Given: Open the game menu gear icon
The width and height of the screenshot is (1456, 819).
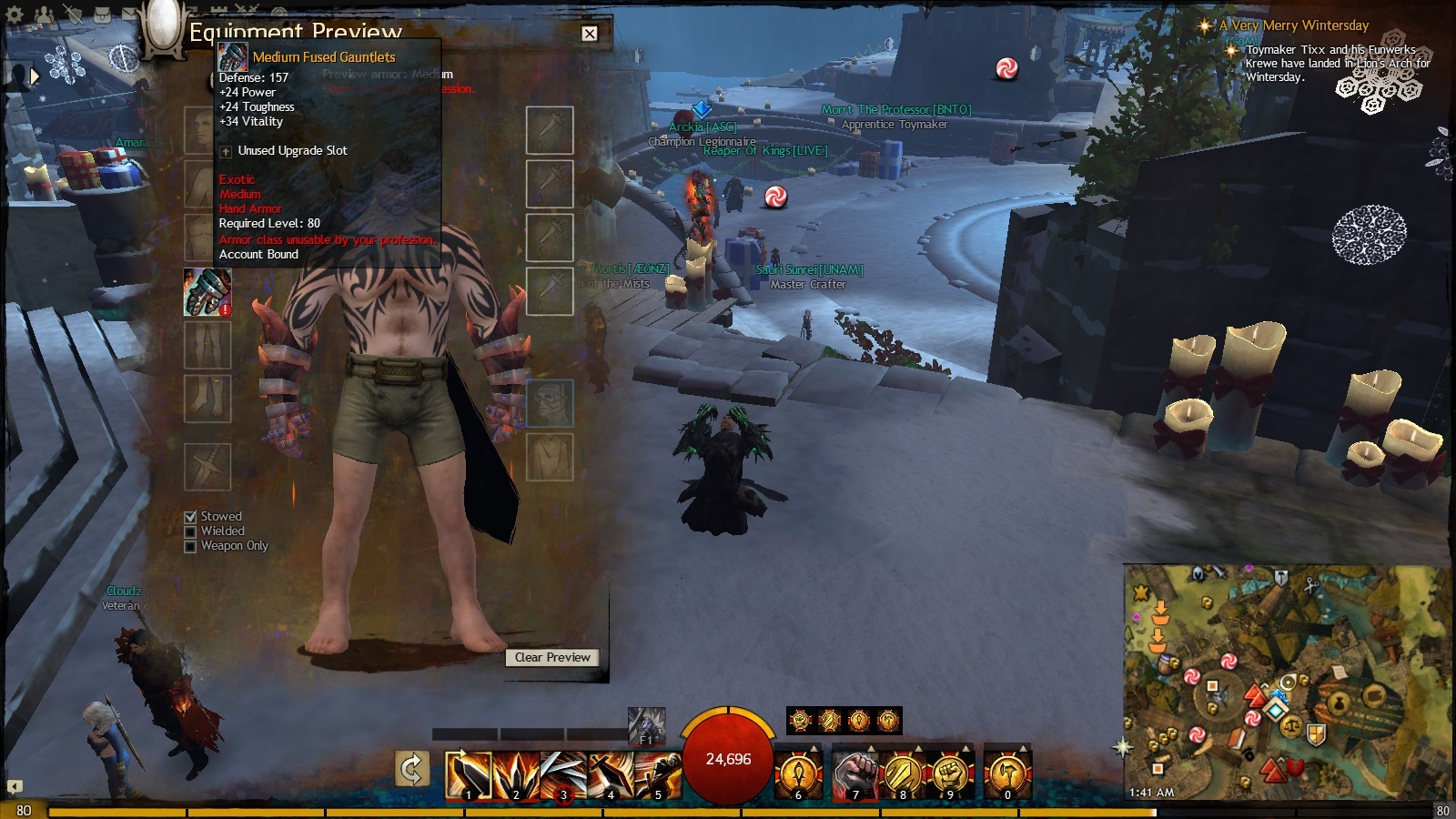Looking at the screenshot, I should tap(14, 15).
